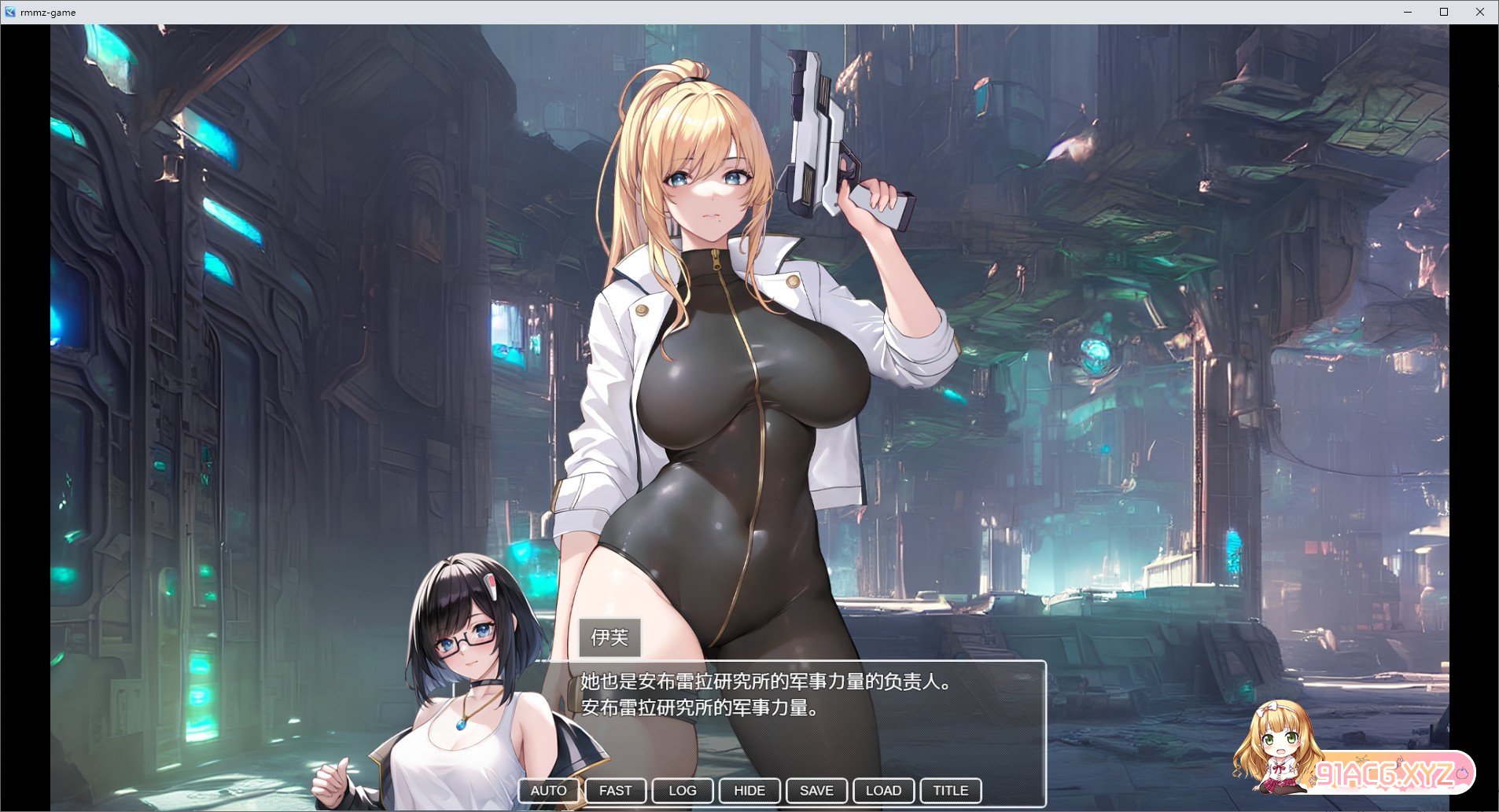Enable AUTO dialogue advance
The width and height of the screenshot is (1499, 812).
pos(548,791)
